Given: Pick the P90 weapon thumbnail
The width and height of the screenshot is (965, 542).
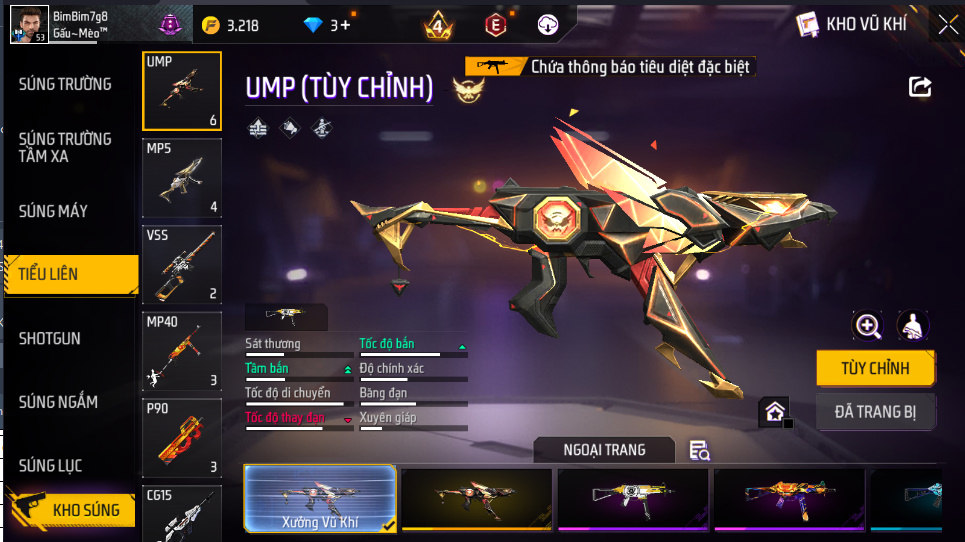Looking at the screenshot, I should 181,438.
